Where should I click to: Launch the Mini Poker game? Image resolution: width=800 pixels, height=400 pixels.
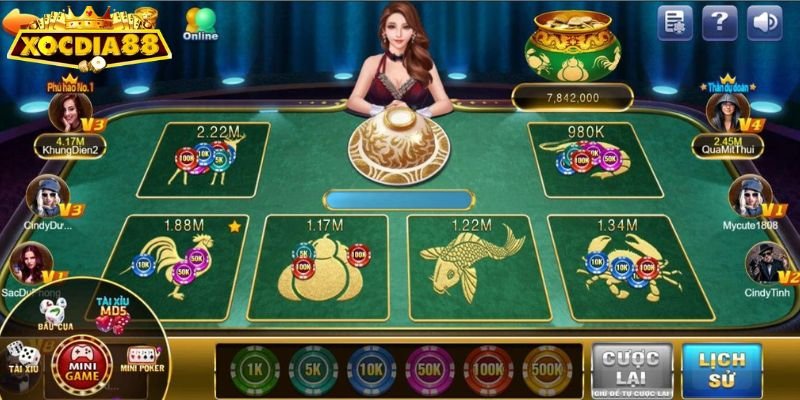141,360
